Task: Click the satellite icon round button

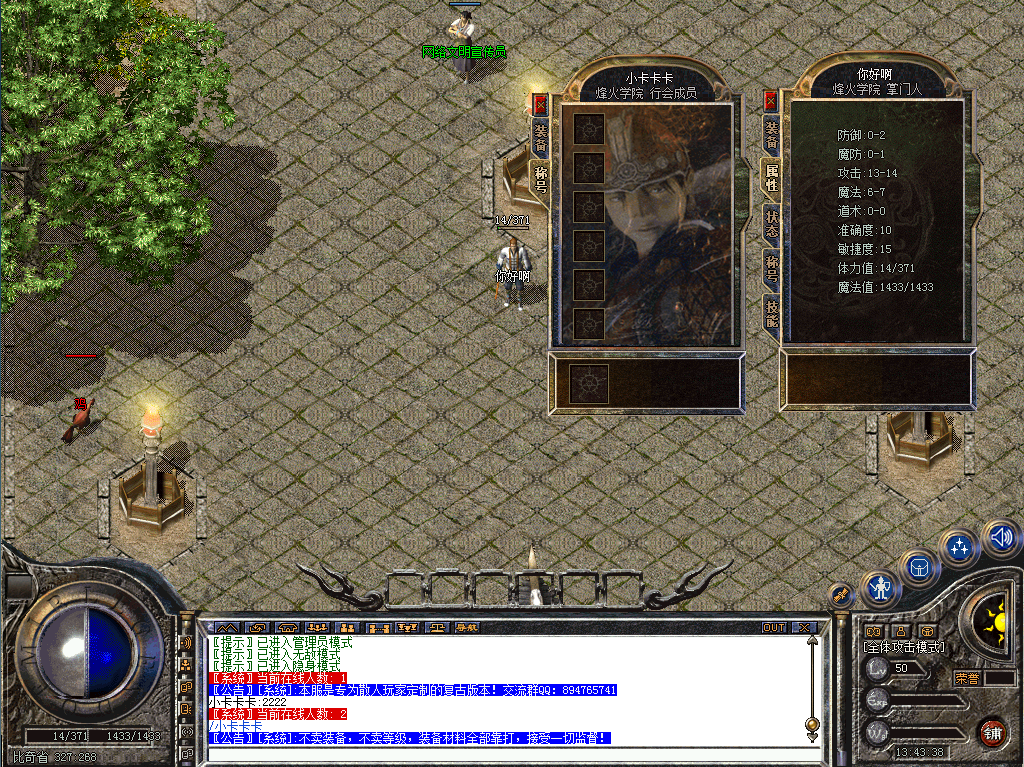Action: 842,594
